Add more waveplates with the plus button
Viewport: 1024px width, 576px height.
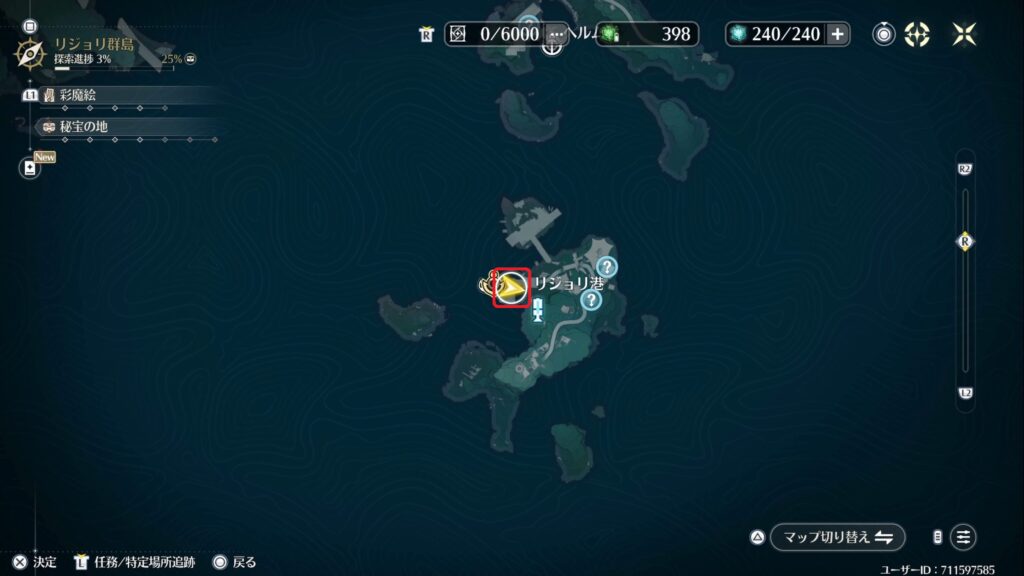pyautogui.click(x=838, y=34)
